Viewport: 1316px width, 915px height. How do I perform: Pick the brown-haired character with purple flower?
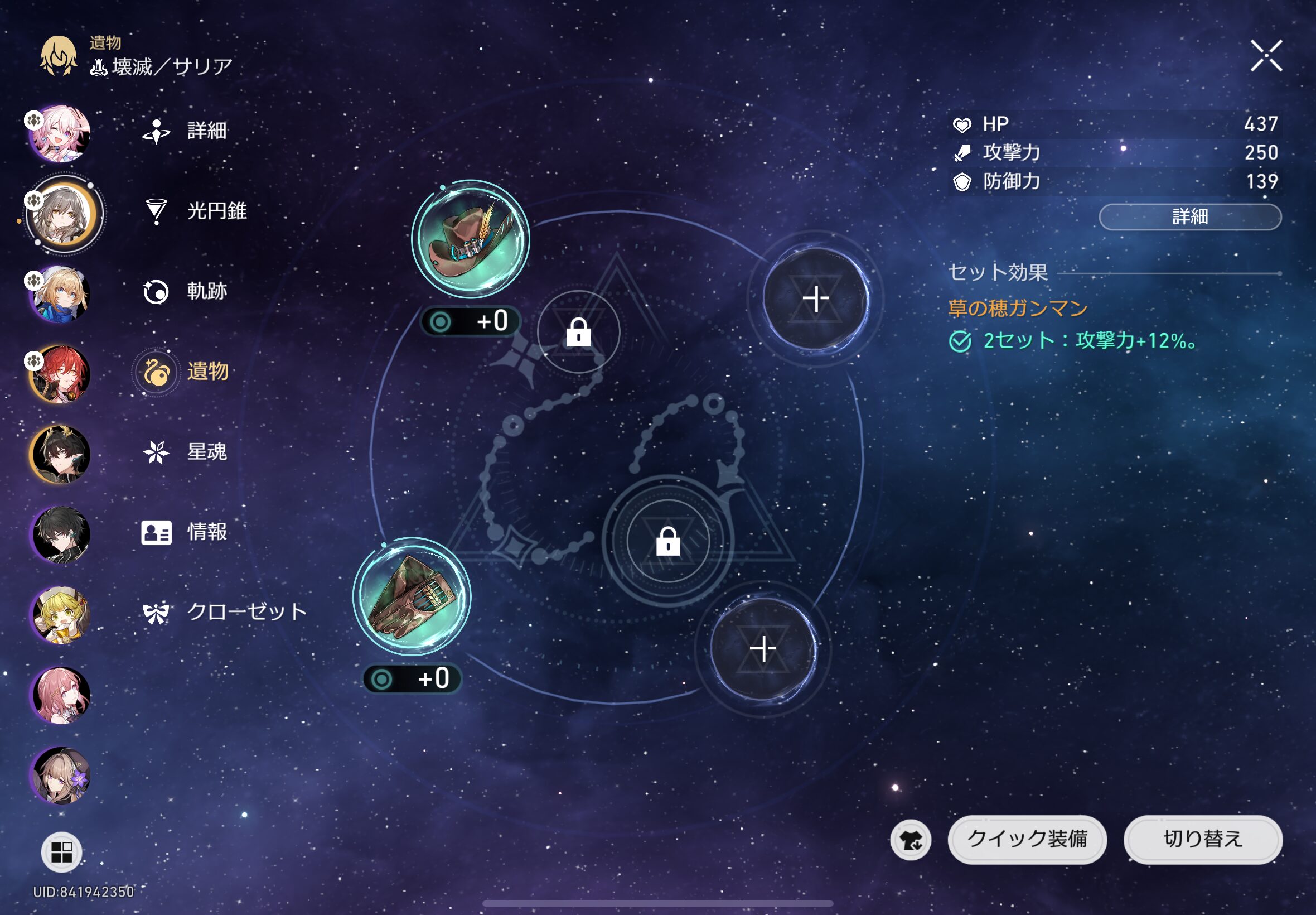point(61,775)
